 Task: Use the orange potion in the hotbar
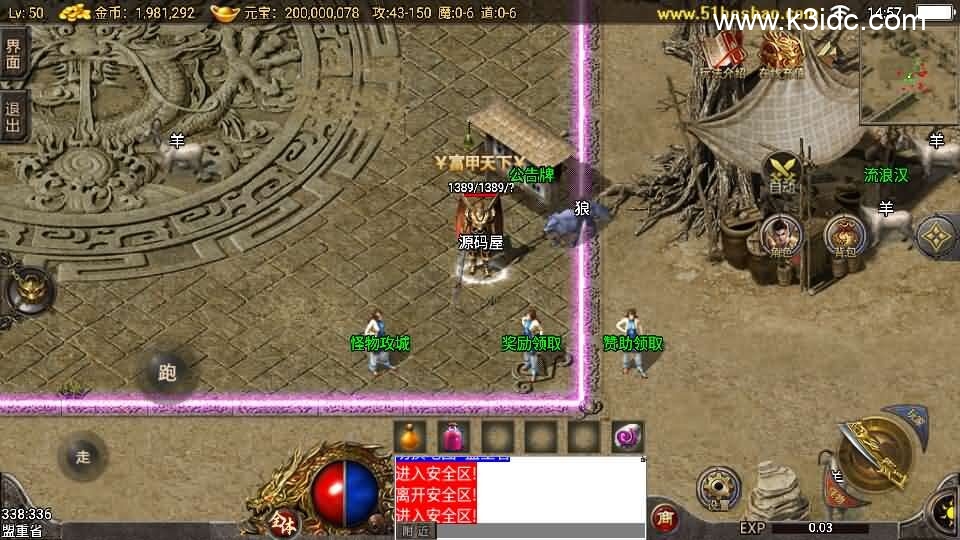click(409, 436)
